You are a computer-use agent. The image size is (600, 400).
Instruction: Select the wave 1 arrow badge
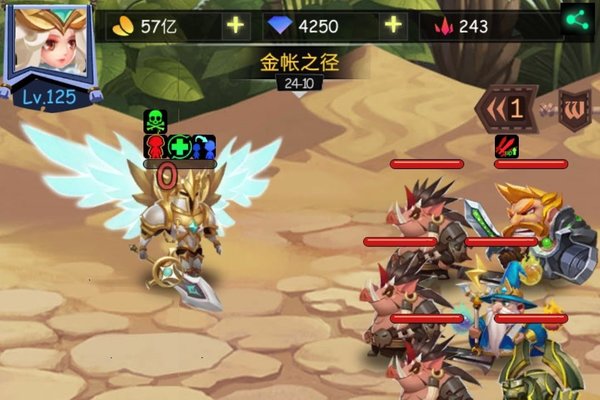pos(505,108)
